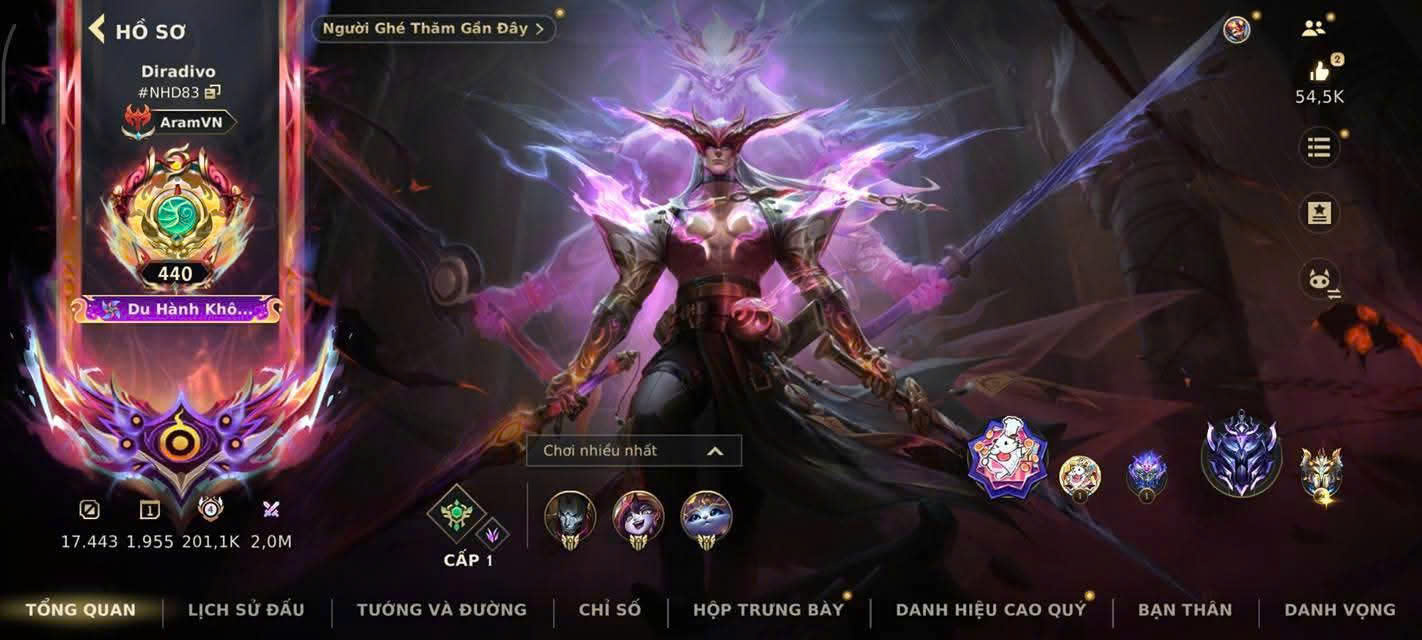Open the Tướng Và Đường tab
Viewport: 1422px width, 640px height.
[x=441, y=609]
